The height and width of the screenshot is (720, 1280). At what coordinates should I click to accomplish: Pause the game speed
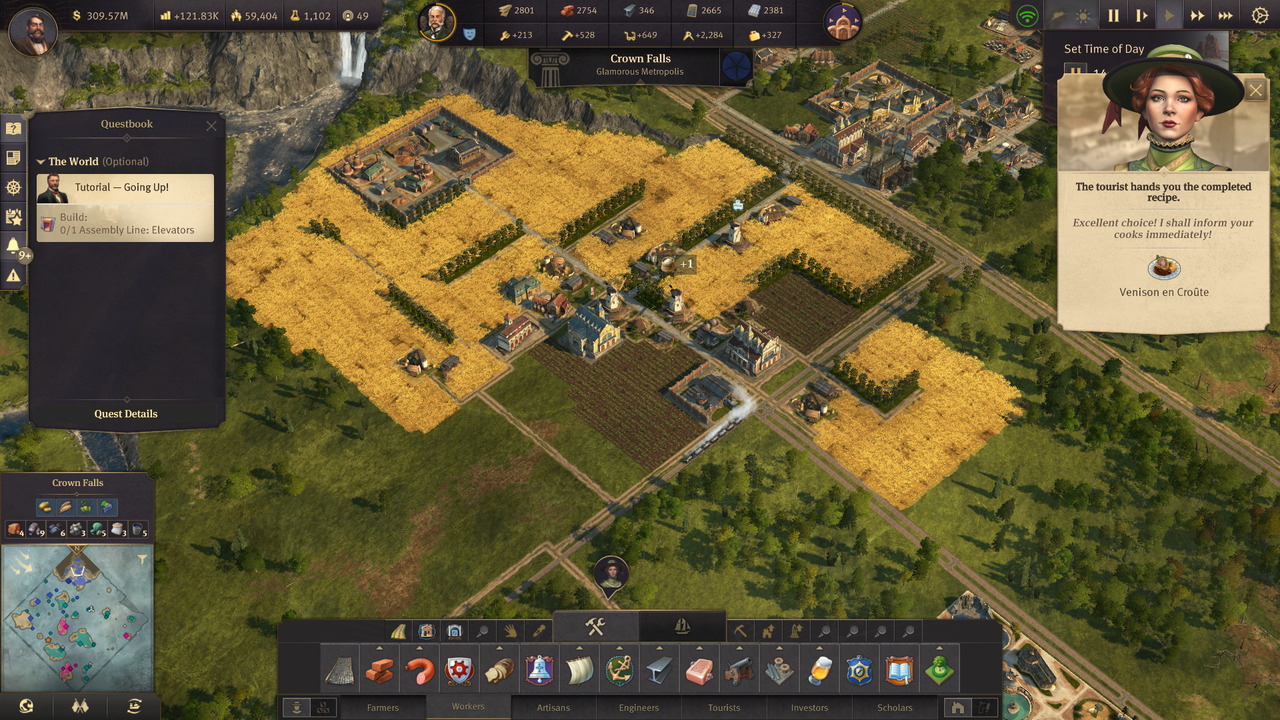click(x=1113, y=16)
